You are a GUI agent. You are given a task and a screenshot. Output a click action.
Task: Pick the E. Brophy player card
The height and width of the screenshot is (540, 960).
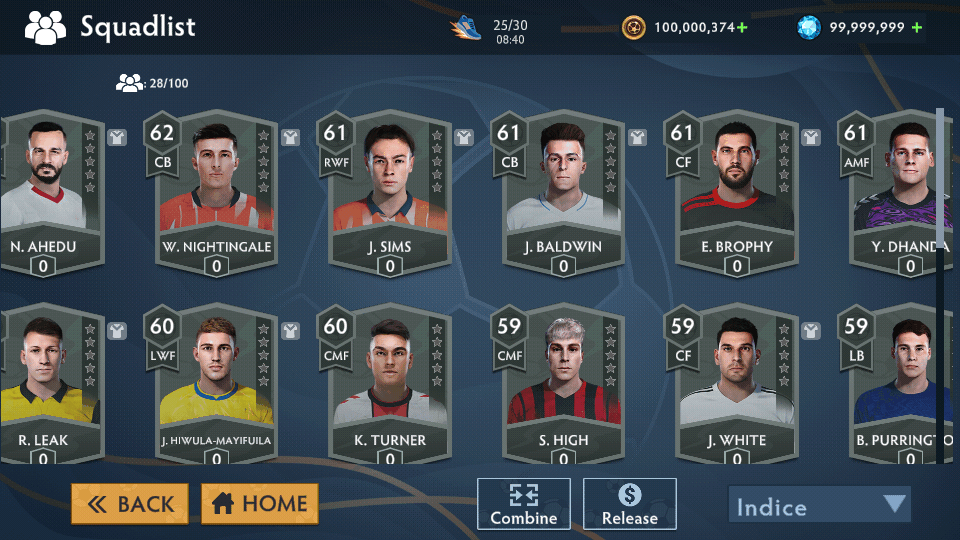pyautogui.click(x=737, y=195)
